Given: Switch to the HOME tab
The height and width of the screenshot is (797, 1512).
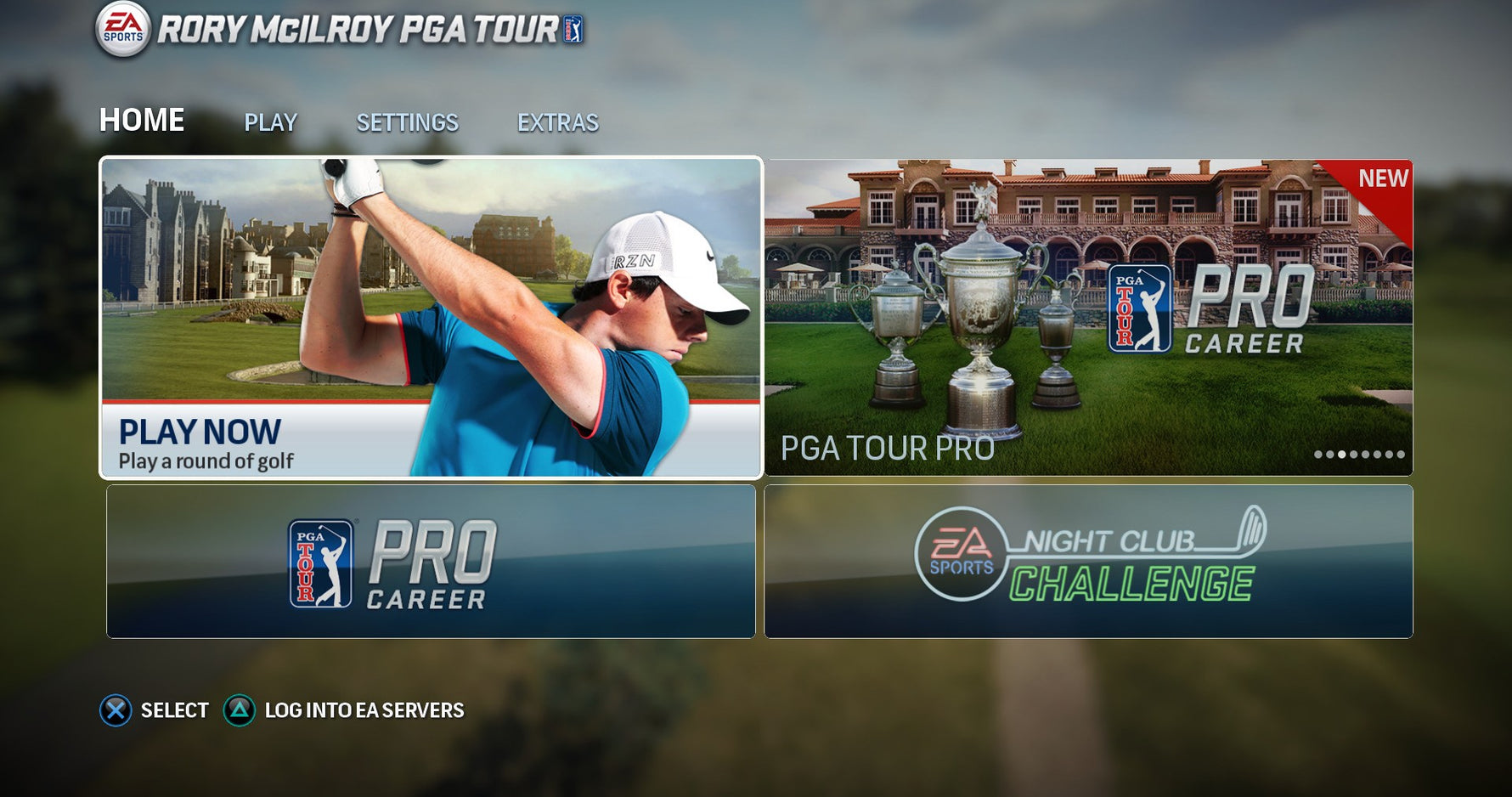Looking at the screenshot, I should point(142,121).
